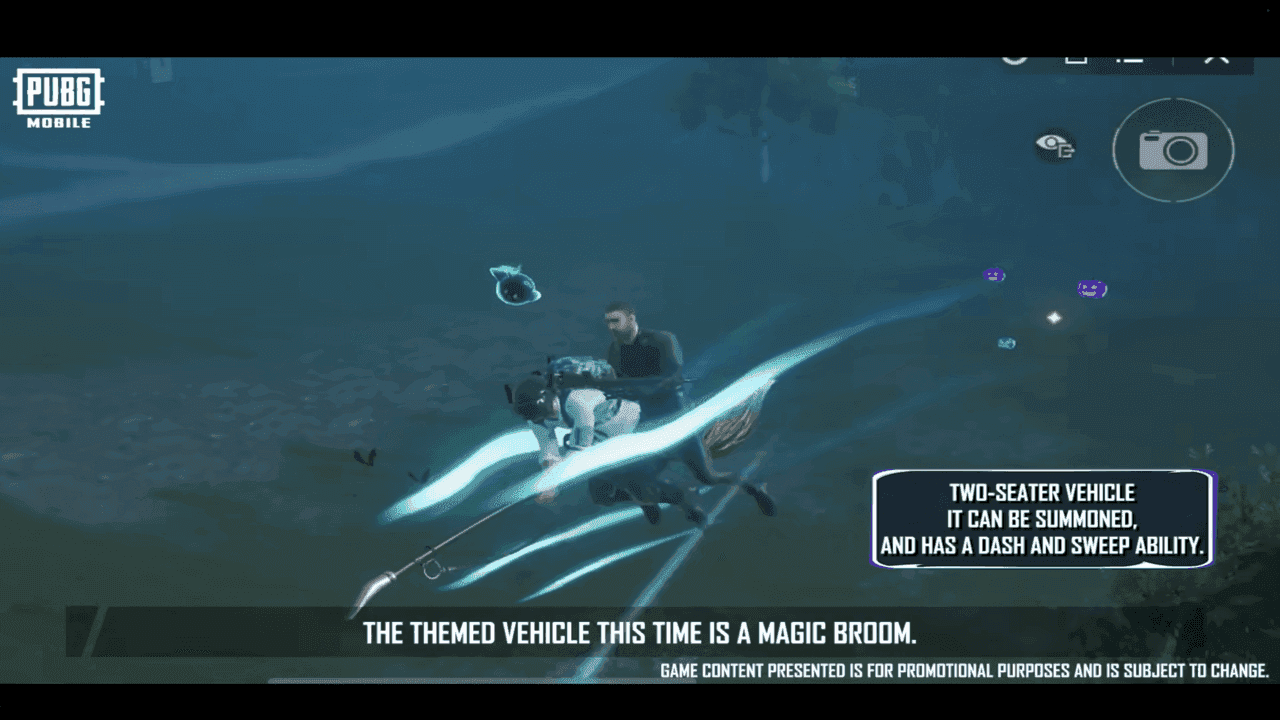Tap the rotate camera circular icon
This screenshot has height=720, width=1280.
tap(1015, 58)
